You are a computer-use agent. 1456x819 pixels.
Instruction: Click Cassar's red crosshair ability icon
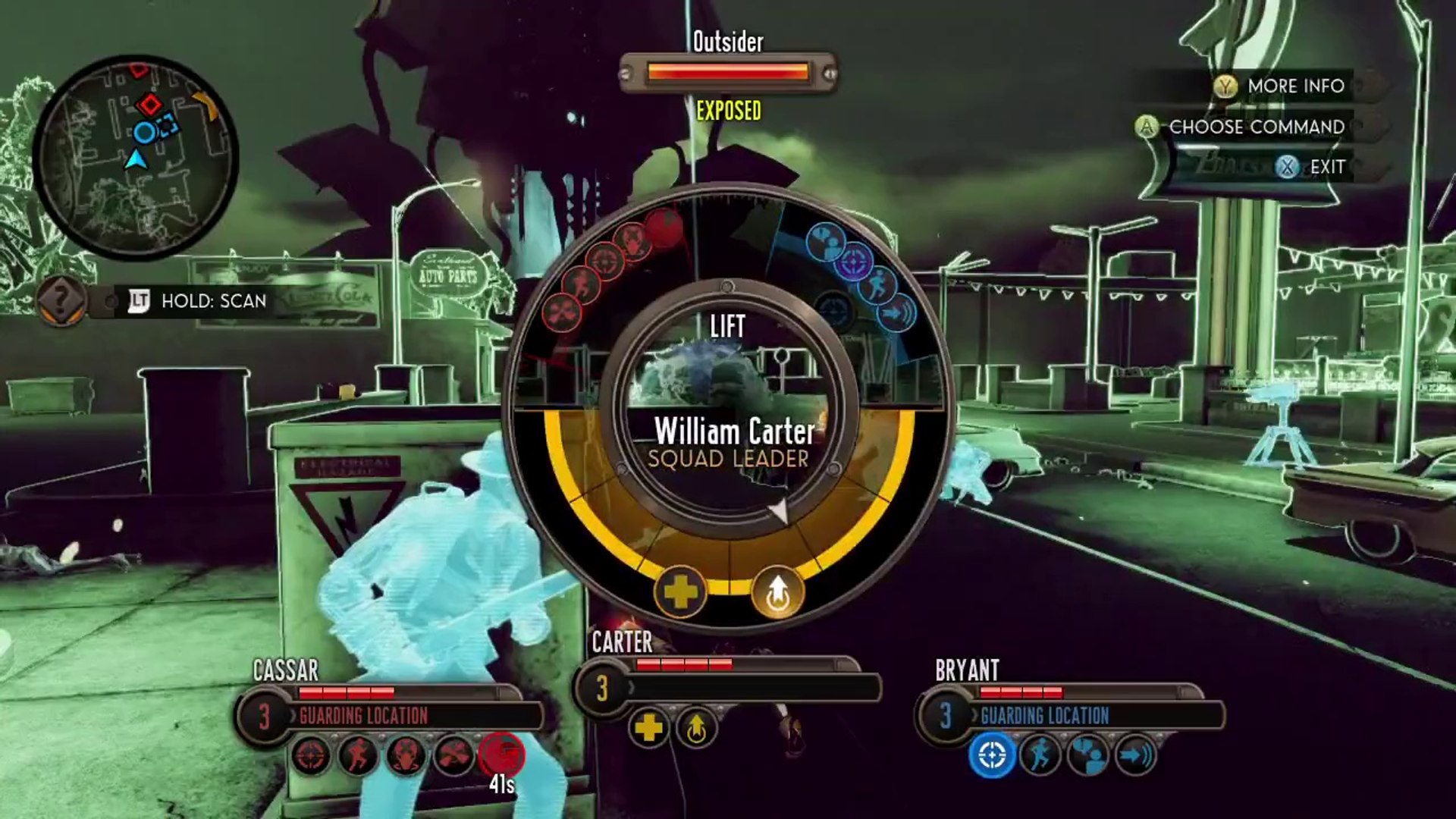311,755
